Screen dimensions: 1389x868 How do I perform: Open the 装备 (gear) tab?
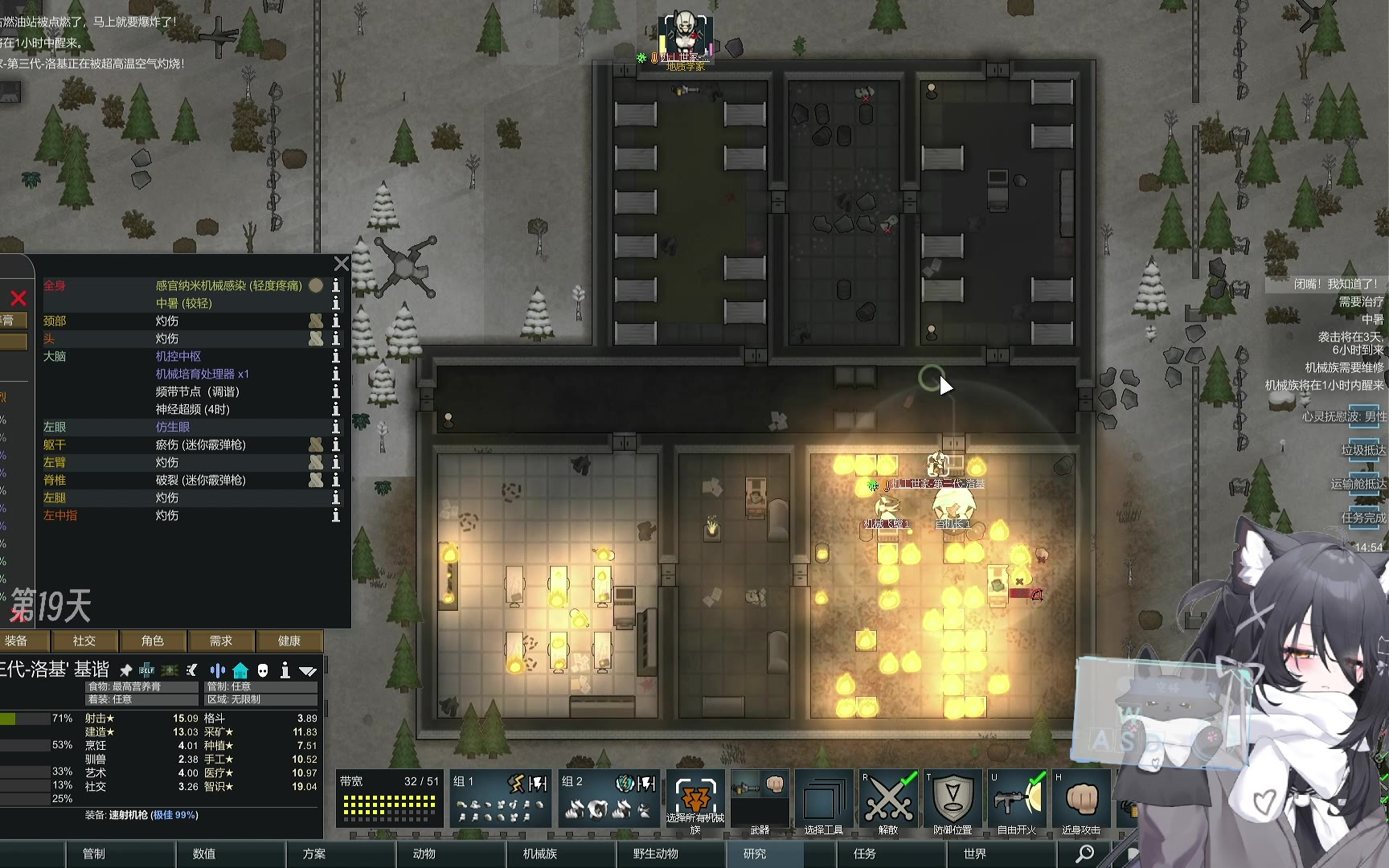(x=16, y=641)
